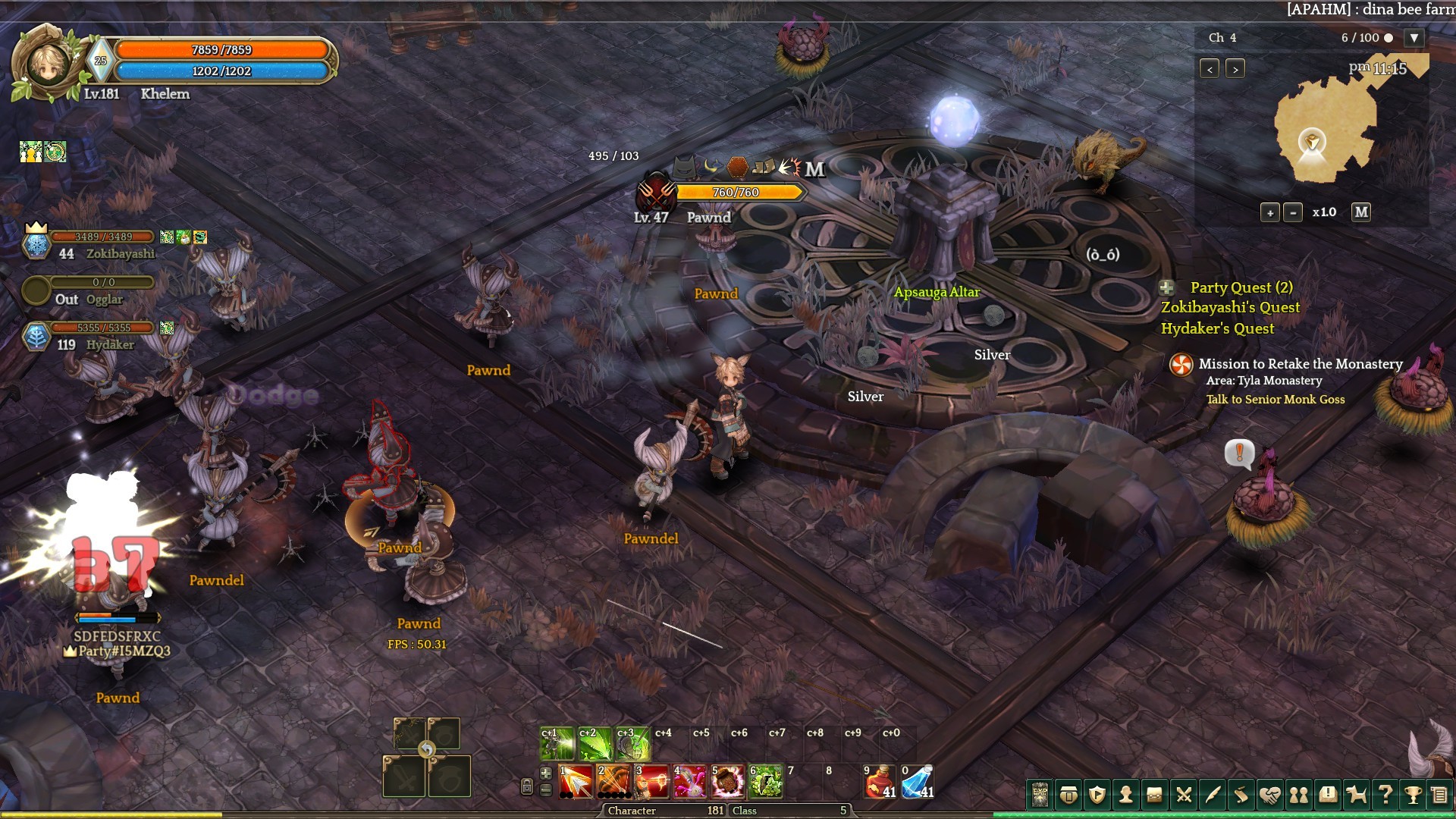Toggle the quickslot lock icon
The height and width of the screenshot is (819, 1456).
[x=527, y=786]
